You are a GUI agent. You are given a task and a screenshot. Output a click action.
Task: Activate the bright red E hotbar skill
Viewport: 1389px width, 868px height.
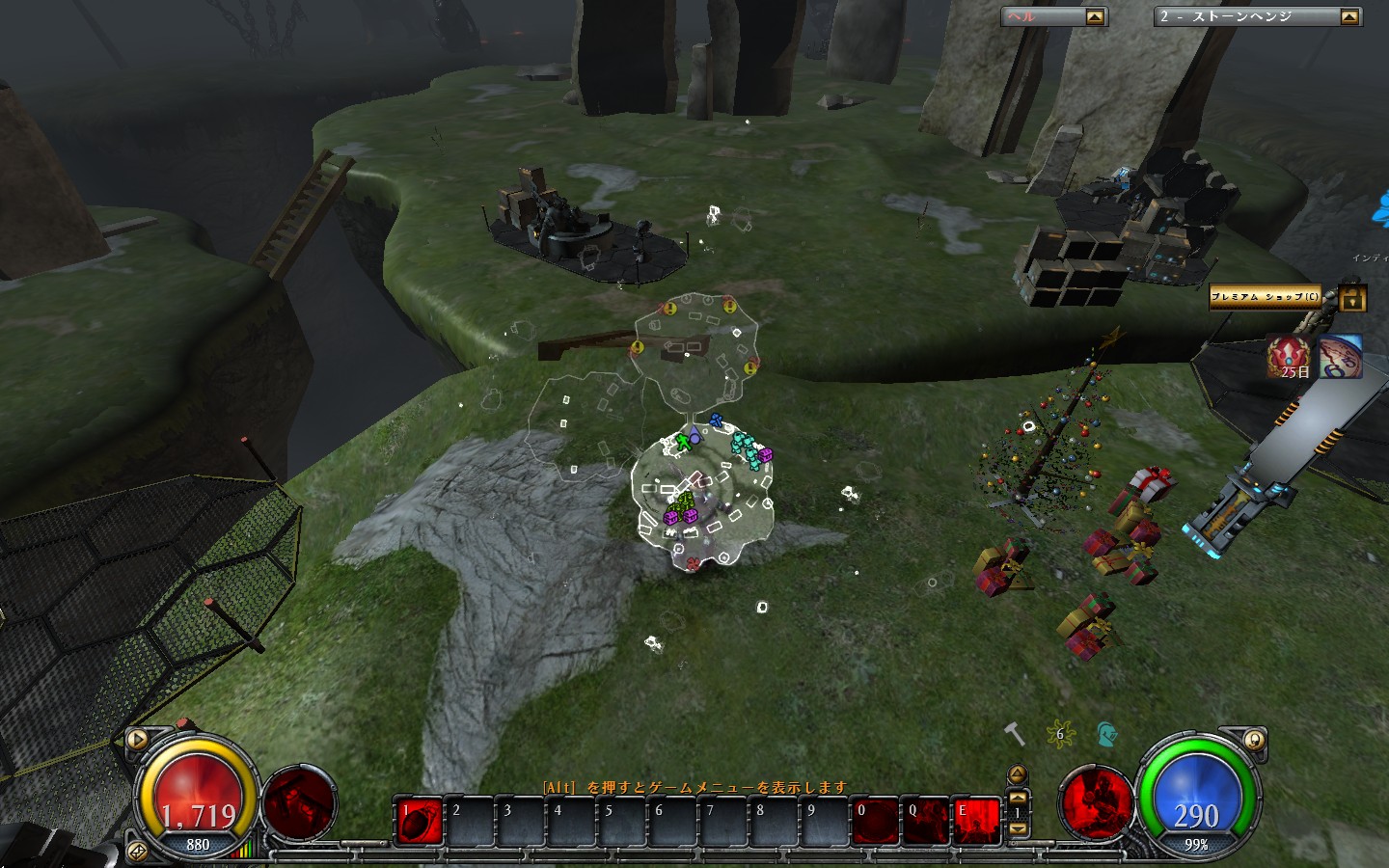pos(976,821)
